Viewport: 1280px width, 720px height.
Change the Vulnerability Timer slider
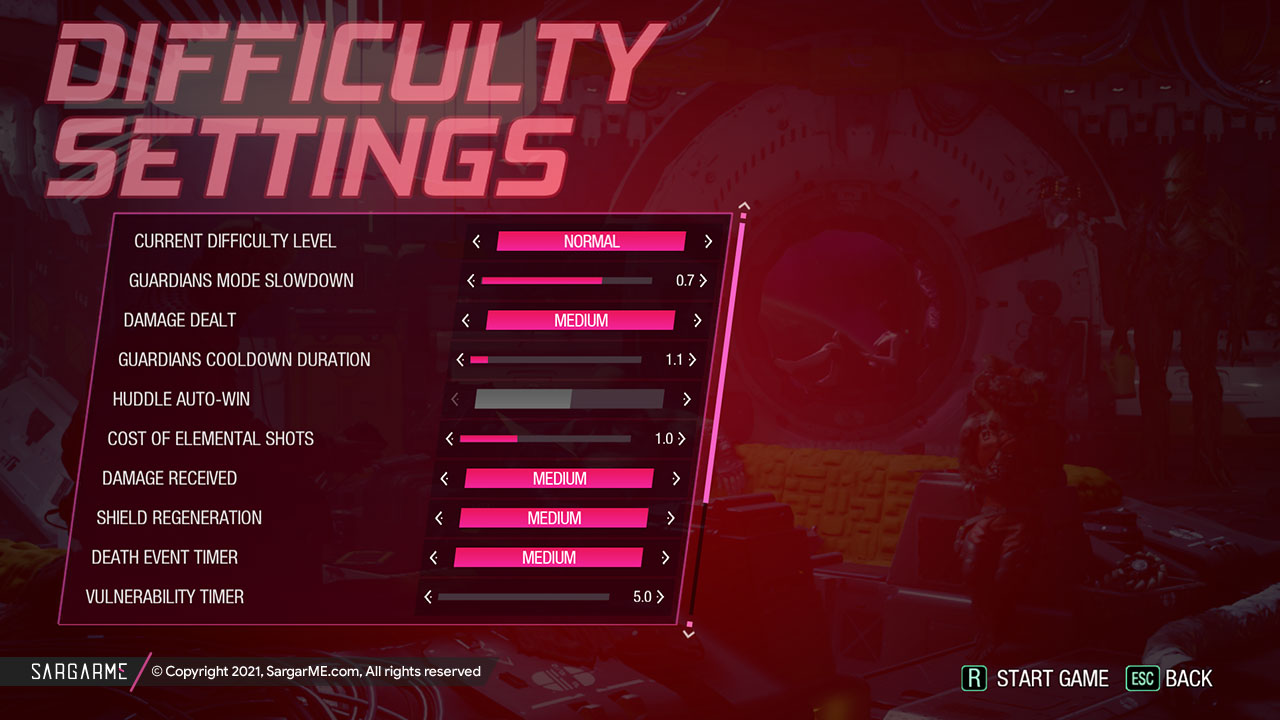523,597
